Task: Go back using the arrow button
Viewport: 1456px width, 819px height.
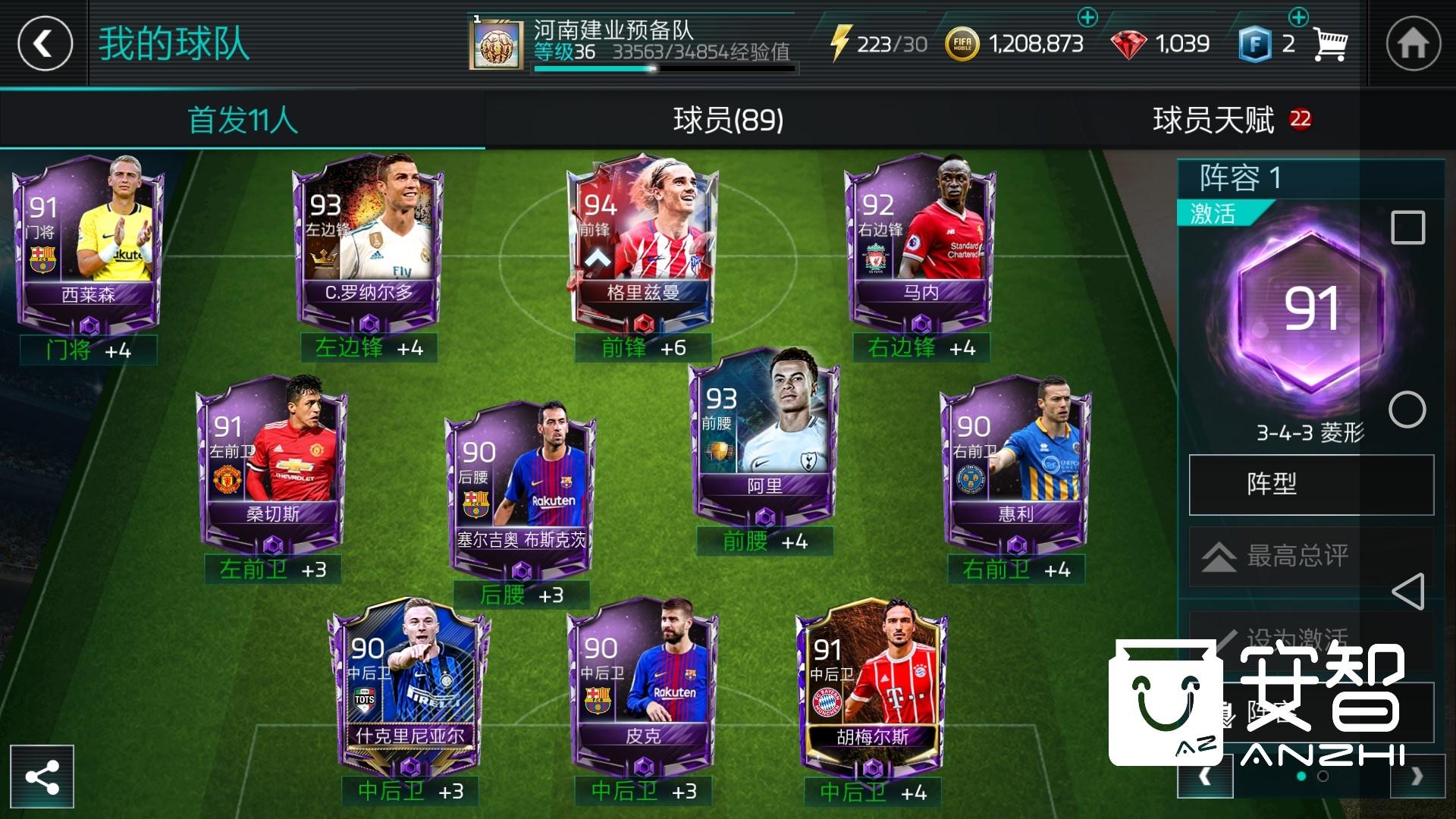Action: tap(45, 43)
